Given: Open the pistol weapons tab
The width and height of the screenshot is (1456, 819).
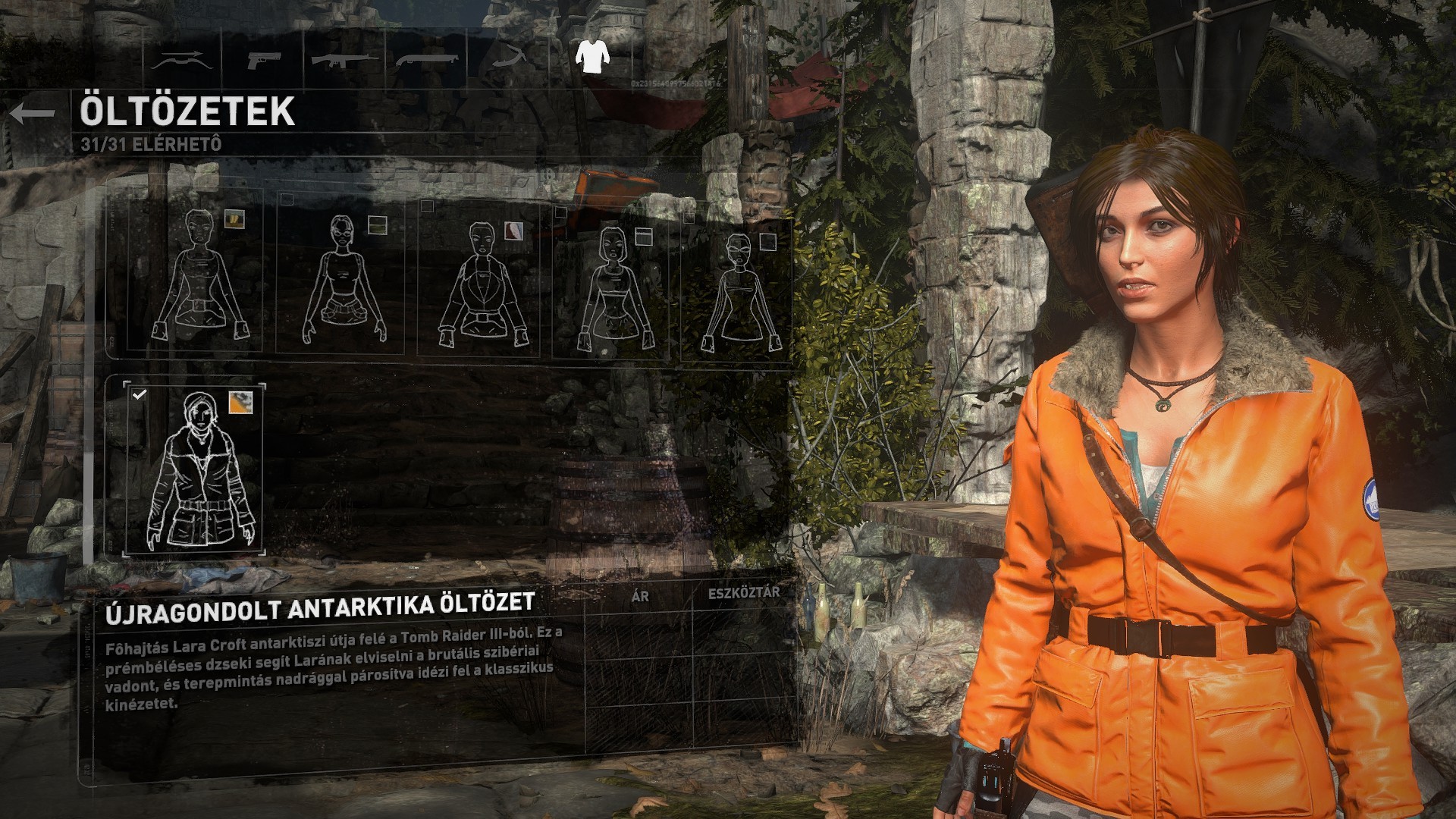Looking at the screenshot, I should click(x=263, y=60).
